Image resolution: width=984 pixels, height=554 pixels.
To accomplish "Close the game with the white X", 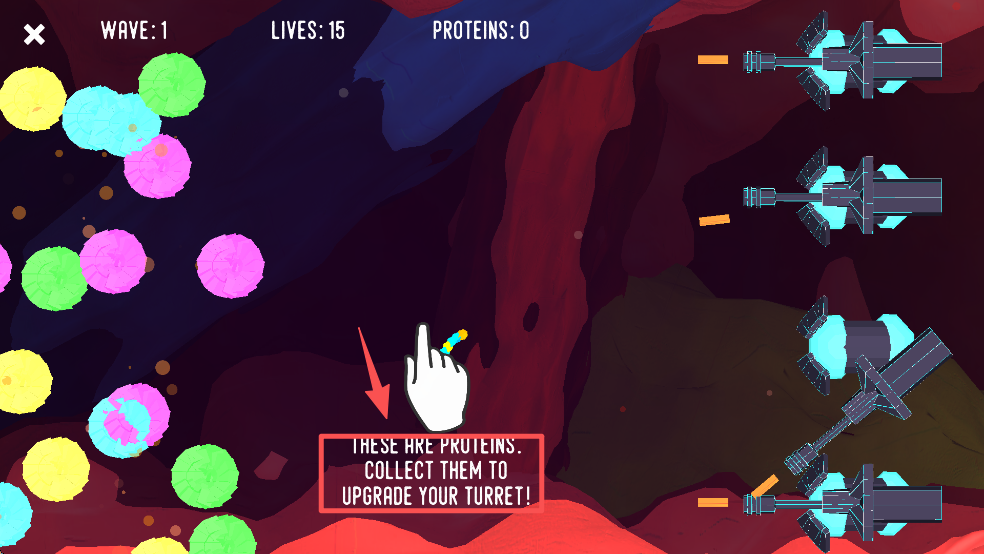I will (x=35, y=35).
